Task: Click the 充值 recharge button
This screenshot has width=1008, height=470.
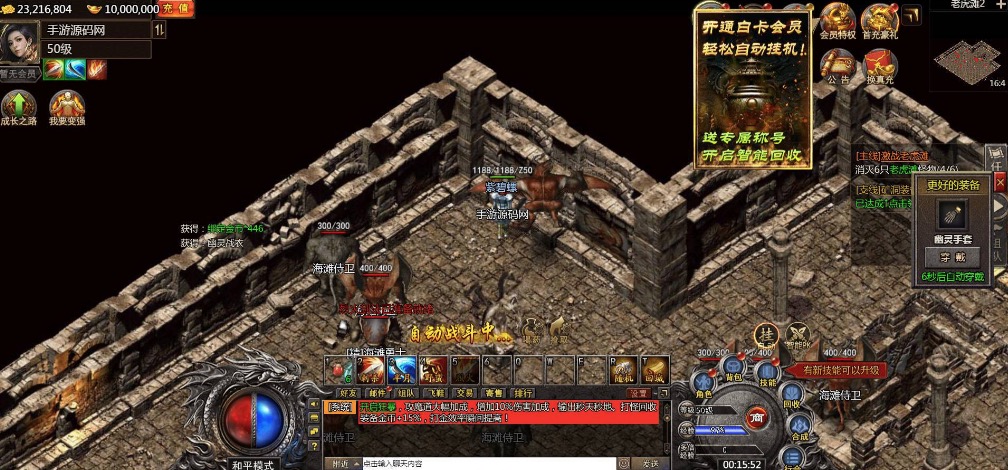Action: 180,9
